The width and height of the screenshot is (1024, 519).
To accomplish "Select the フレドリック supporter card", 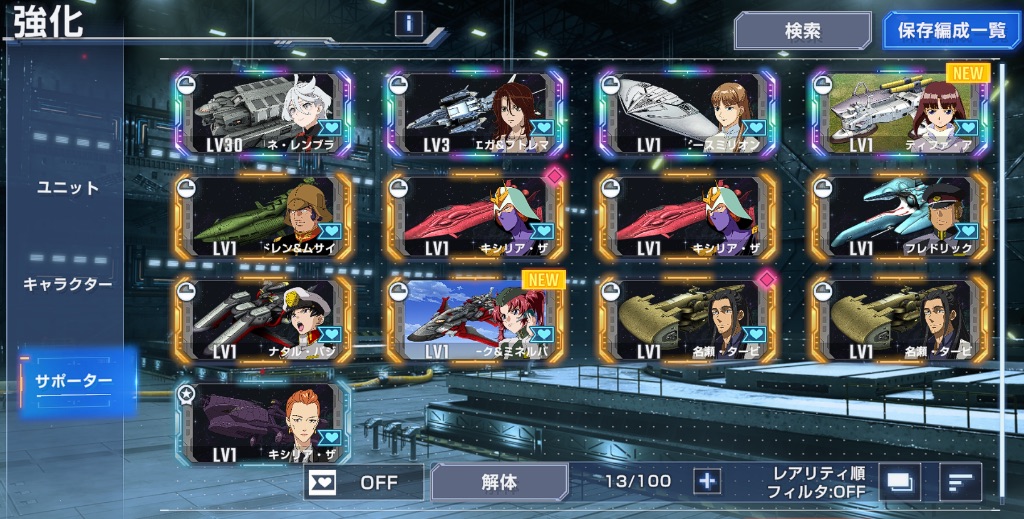I will 899,215.
